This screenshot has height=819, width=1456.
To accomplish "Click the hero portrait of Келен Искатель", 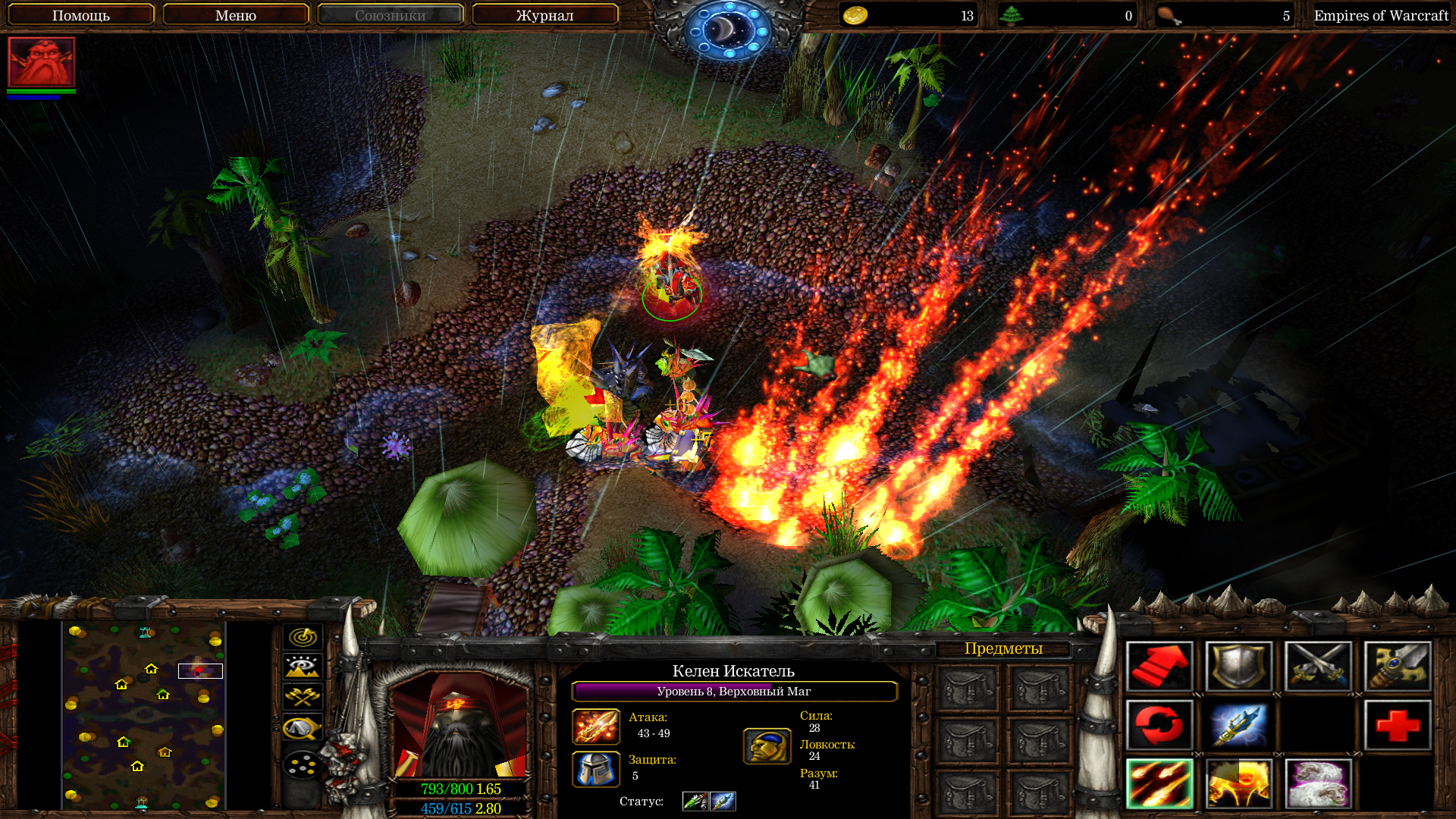I will tap(458, 725).
